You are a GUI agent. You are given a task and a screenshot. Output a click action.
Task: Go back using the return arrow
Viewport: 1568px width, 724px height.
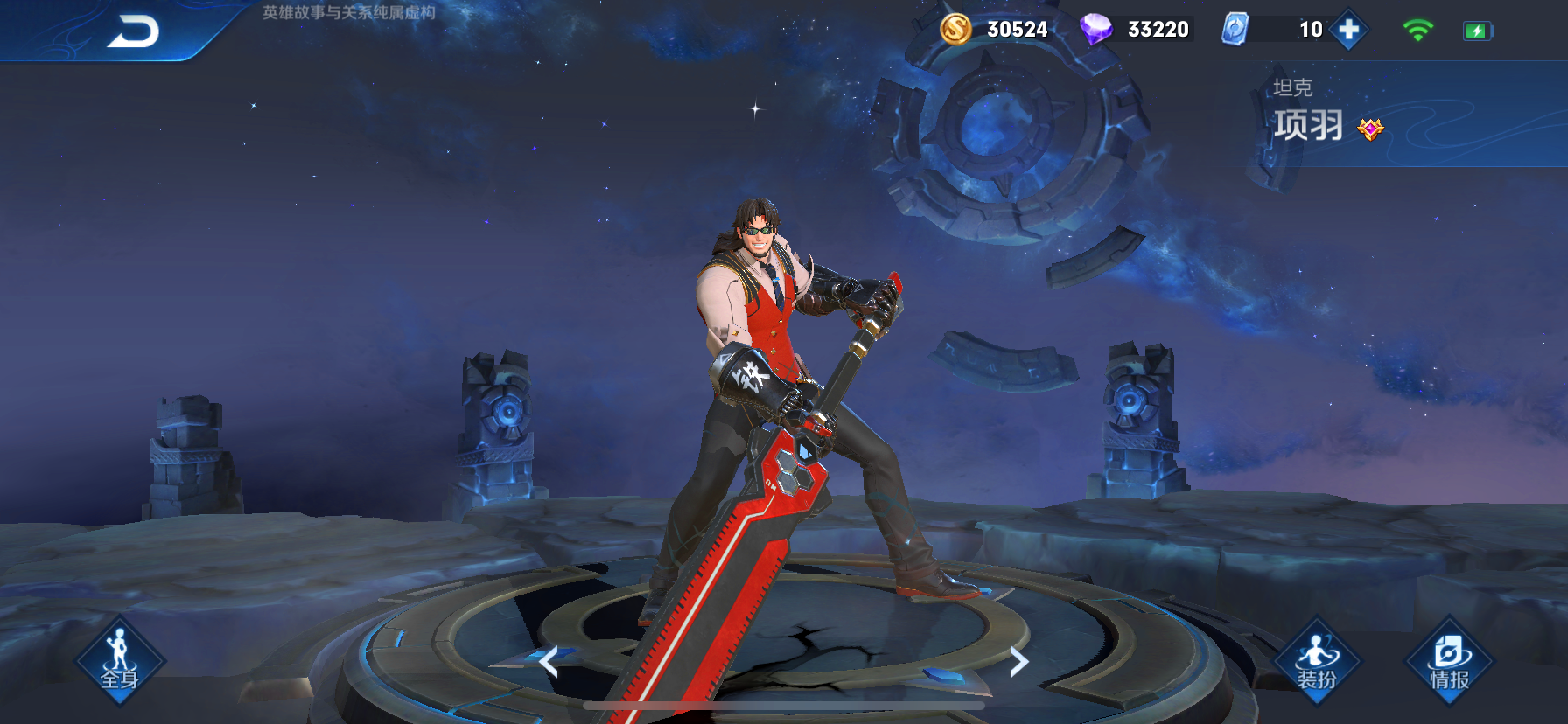click(x=133, y=32)
